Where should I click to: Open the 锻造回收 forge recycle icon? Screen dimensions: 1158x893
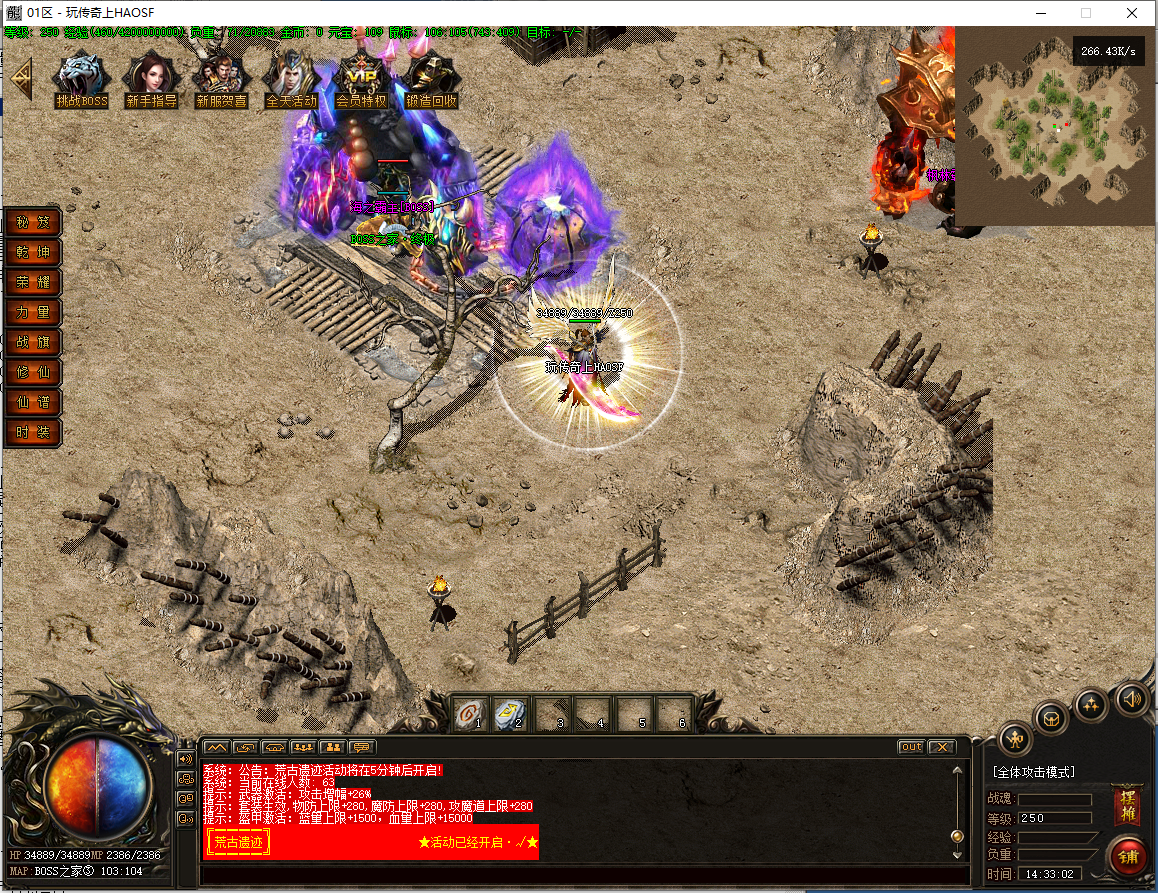coord(431,78)
